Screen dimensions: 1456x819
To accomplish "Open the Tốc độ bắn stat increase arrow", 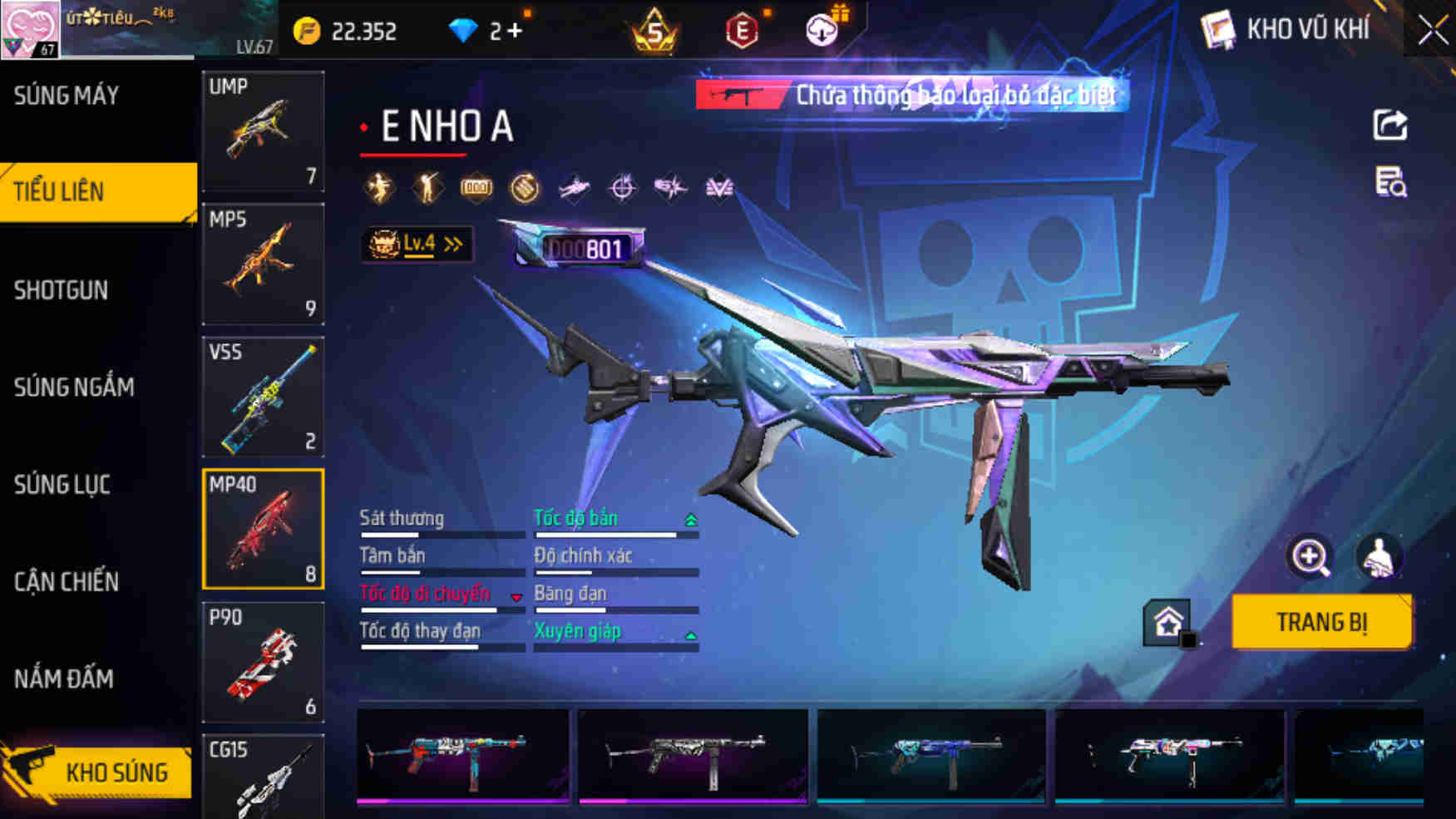I will [x=690, y=518].
